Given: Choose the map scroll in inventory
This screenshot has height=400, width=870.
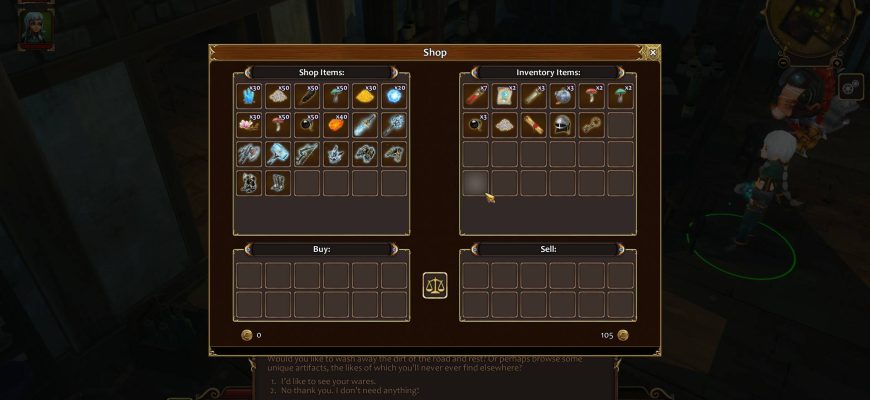Looking at the screenshot, I should (x=504, y=96).
